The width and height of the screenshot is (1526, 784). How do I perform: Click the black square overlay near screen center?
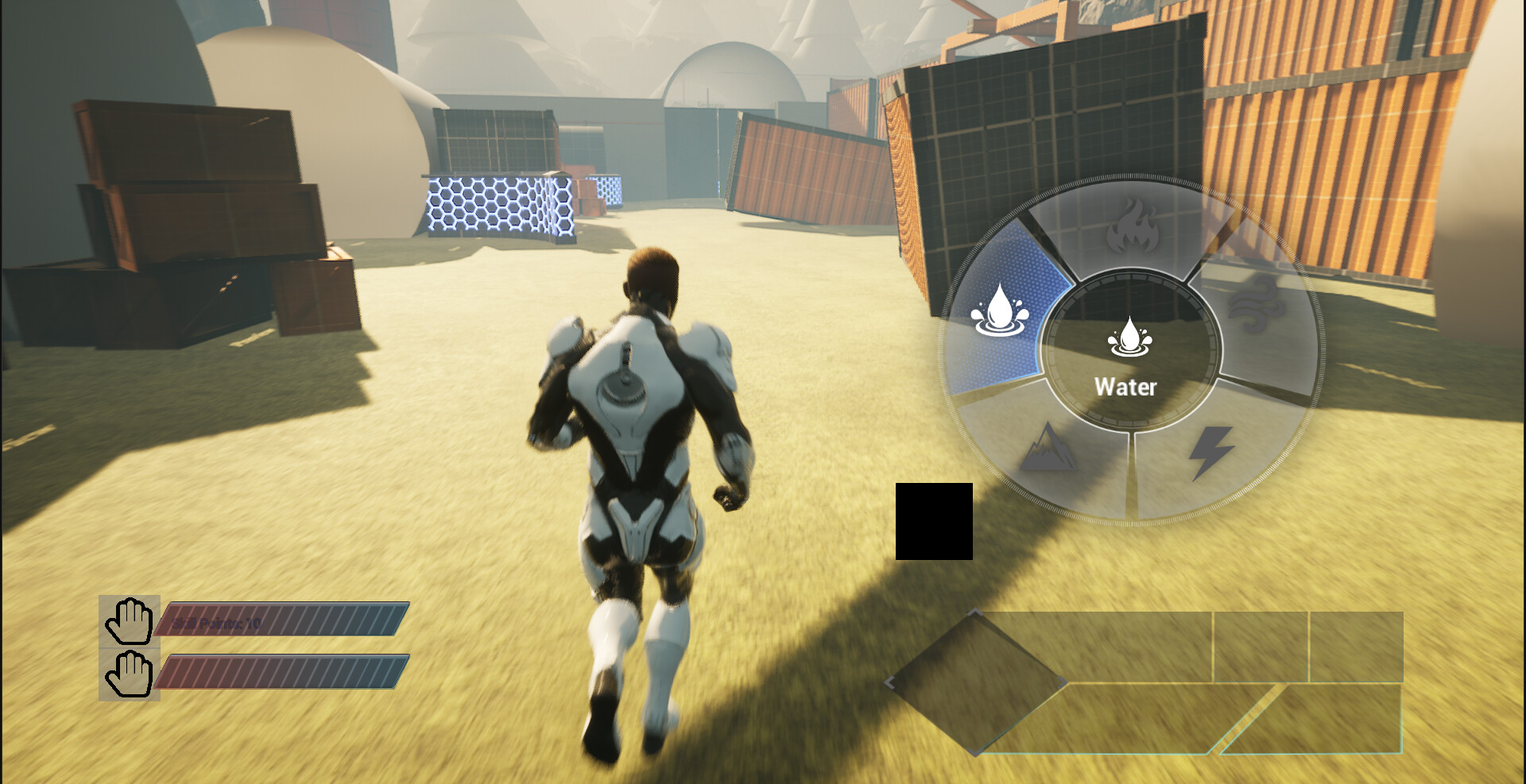click(934, 520)
